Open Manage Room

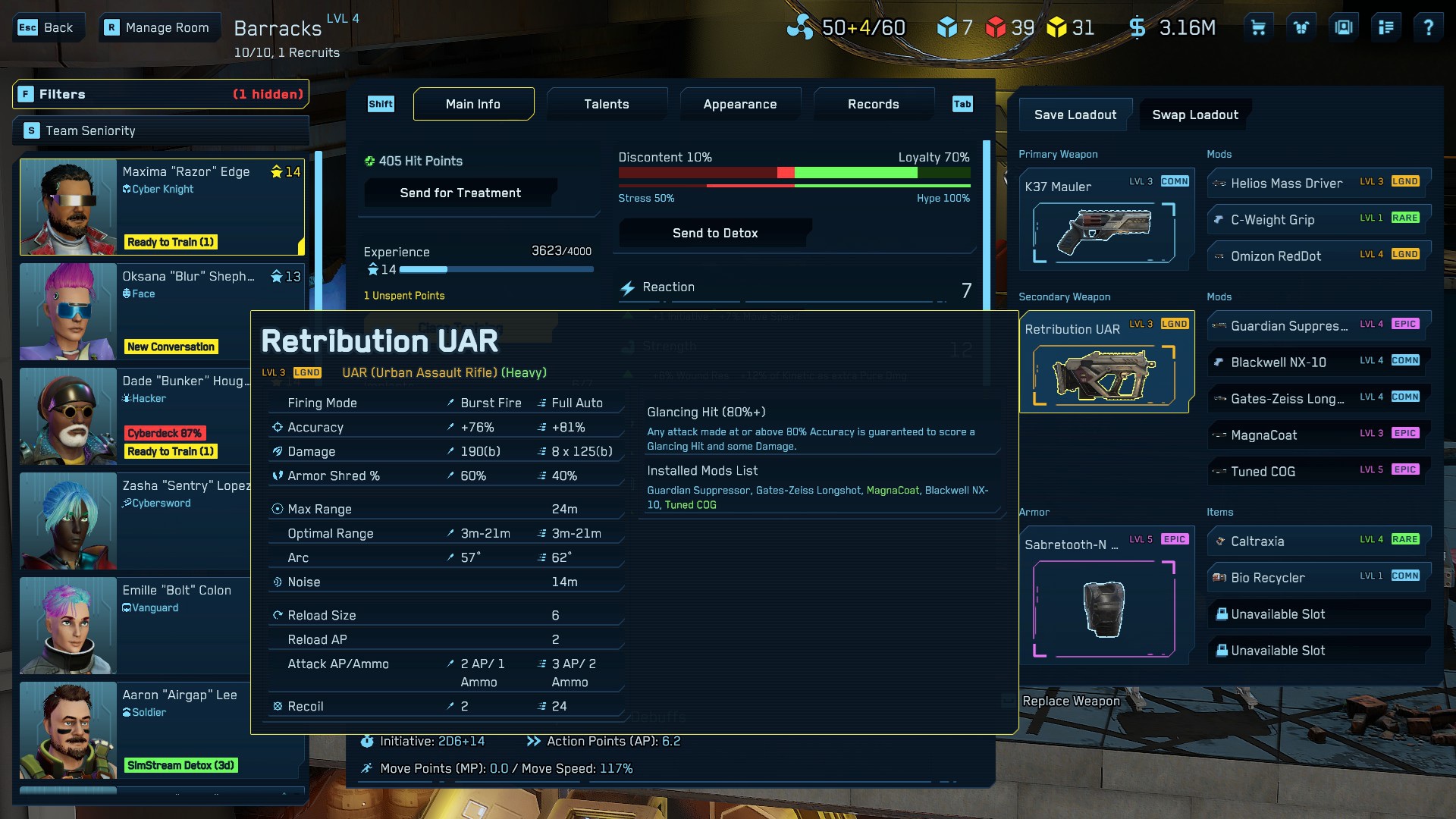coord(158,28)
